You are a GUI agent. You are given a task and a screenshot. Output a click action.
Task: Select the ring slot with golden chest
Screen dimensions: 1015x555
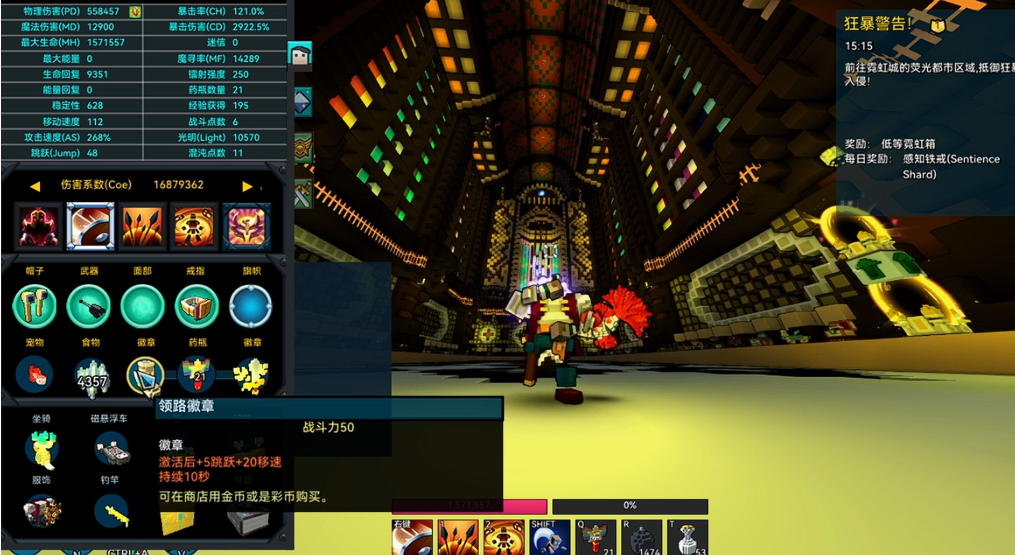click(x=196, y=306)
